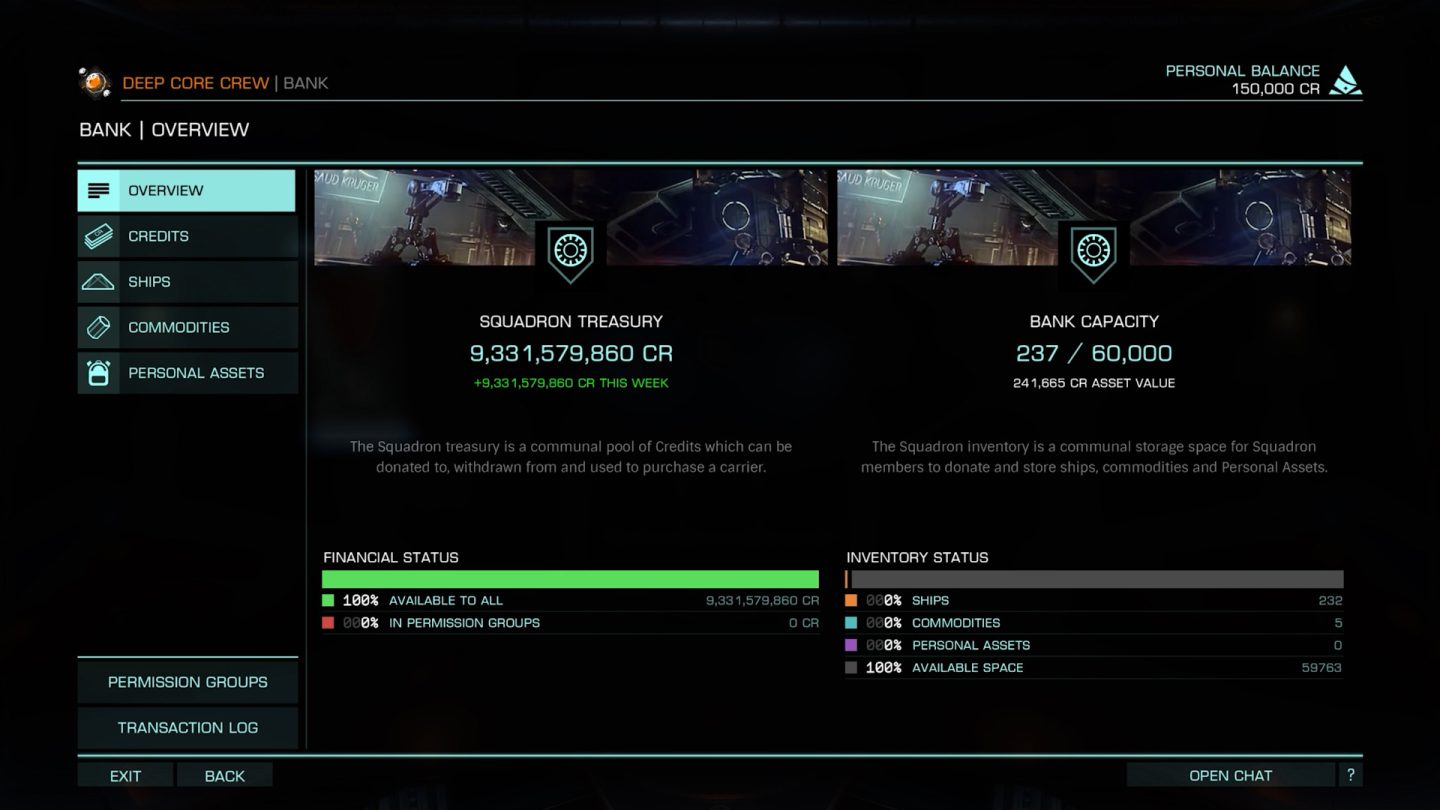Show the Commodities section
The image size is (1440, 810).
[x=187, y=327]
